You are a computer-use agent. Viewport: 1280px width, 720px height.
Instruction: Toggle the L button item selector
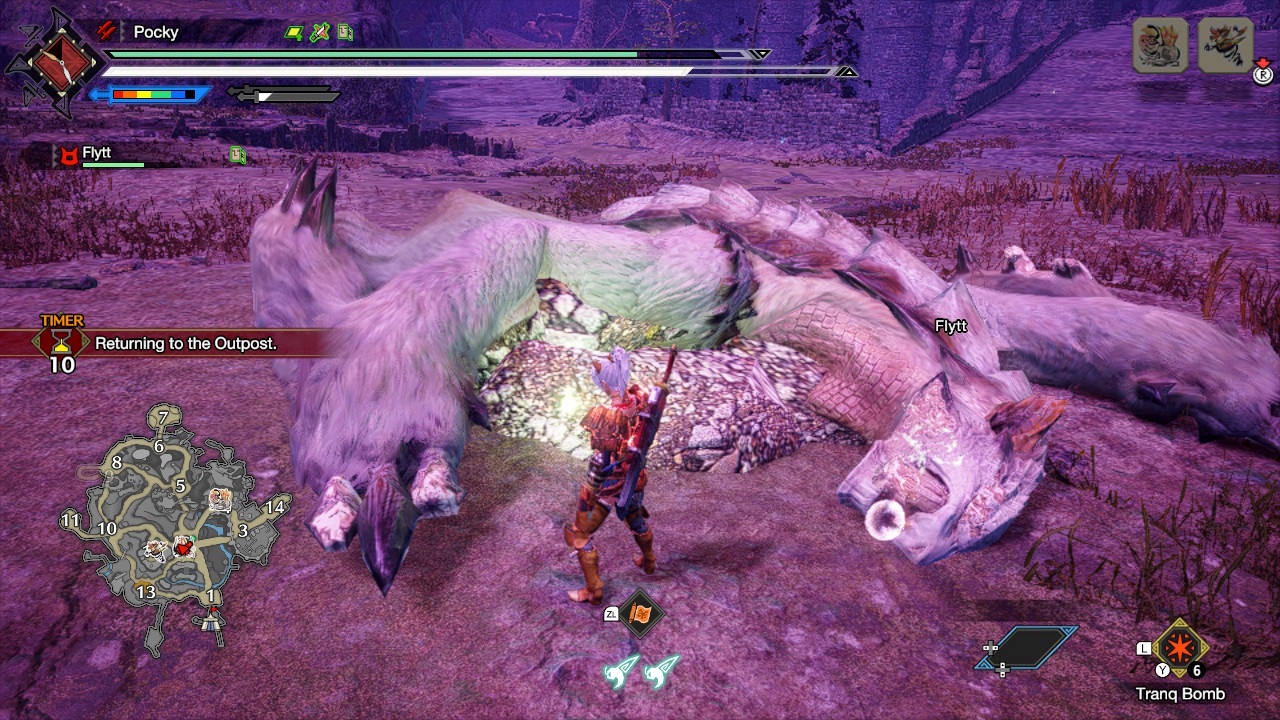pyautogui.click(x=1143, y=648)
